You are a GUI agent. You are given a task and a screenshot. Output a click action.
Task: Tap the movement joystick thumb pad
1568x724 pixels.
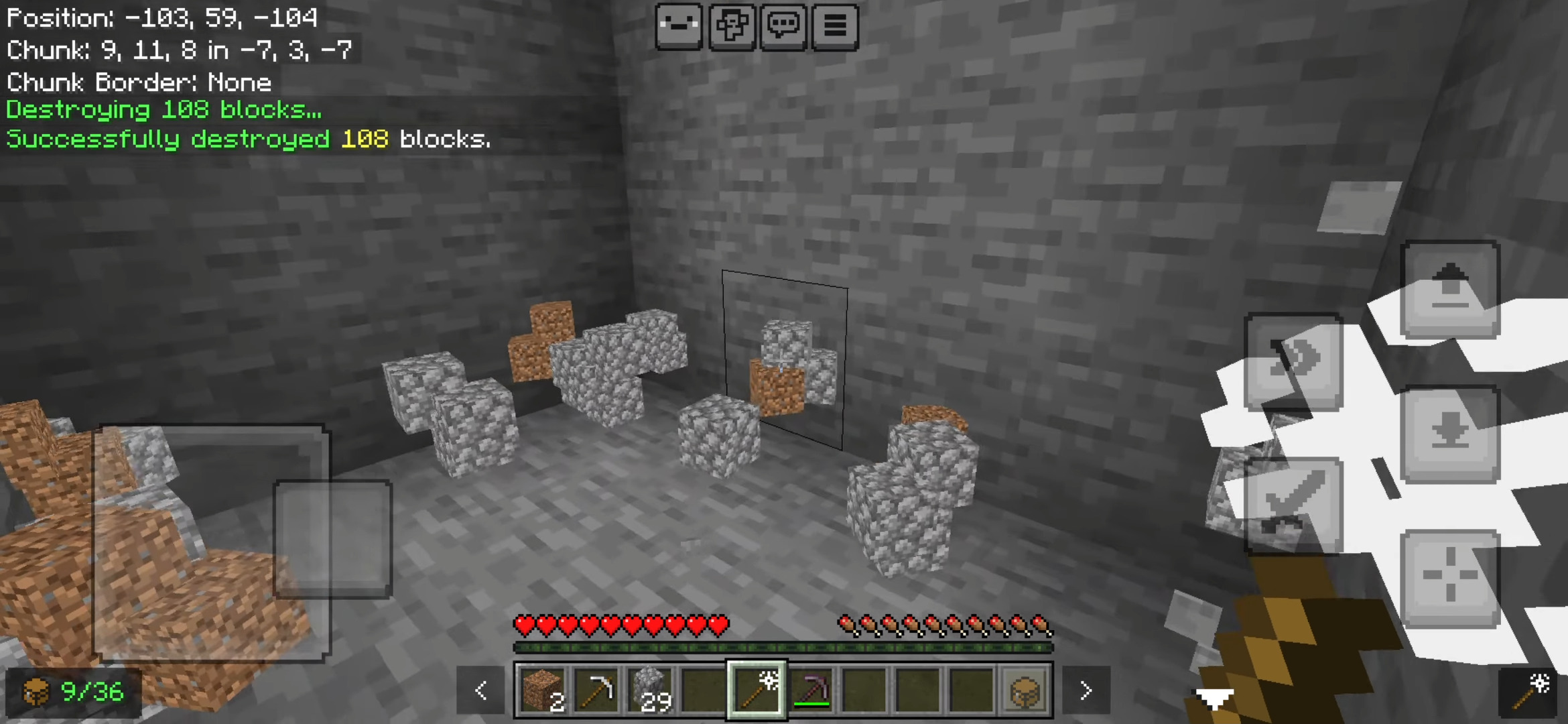point(332,538)
